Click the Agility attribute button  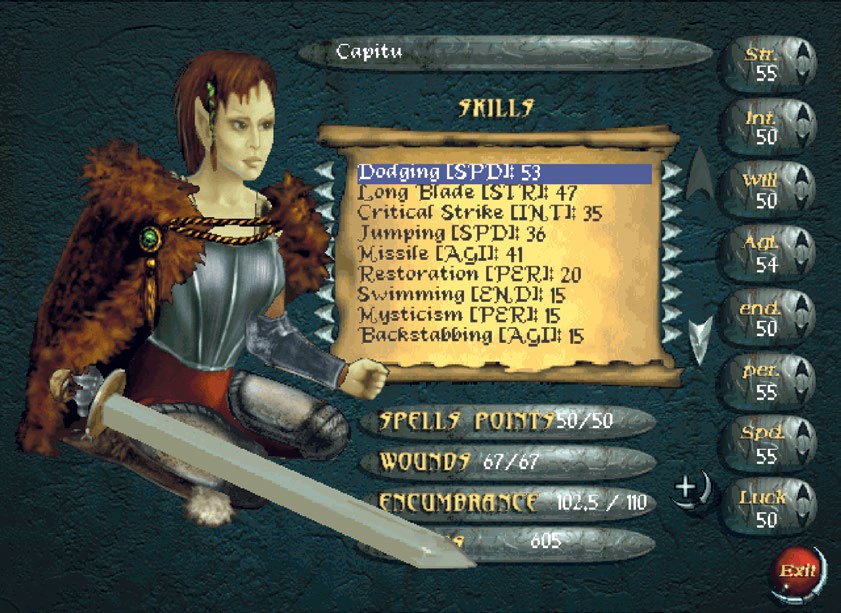pos(767,254)
